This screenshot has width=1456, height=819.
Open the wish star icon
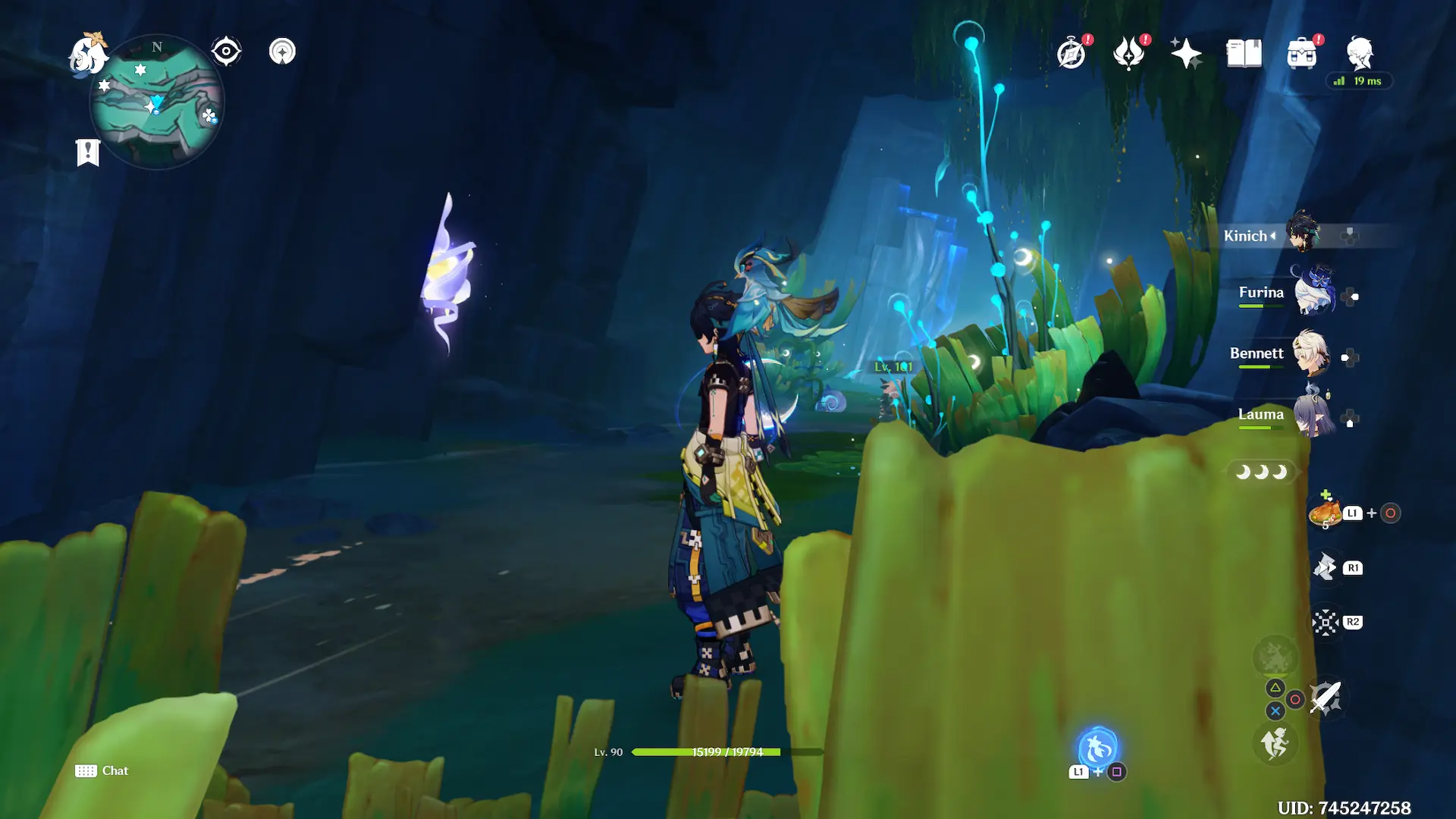coord(1186,54)
